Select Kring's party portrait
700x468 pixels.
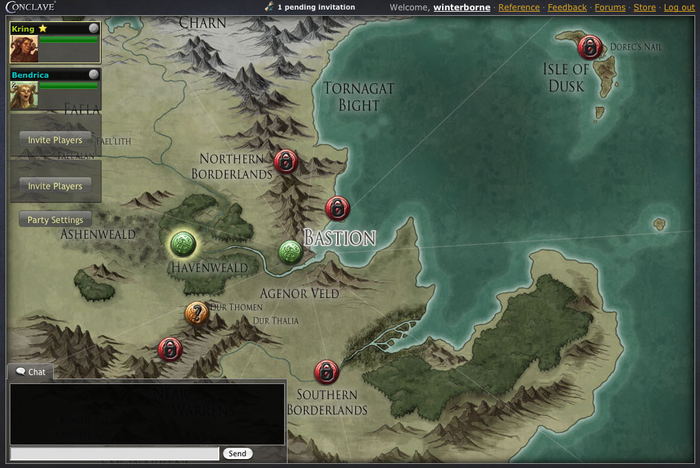click(x=25, y=49)
